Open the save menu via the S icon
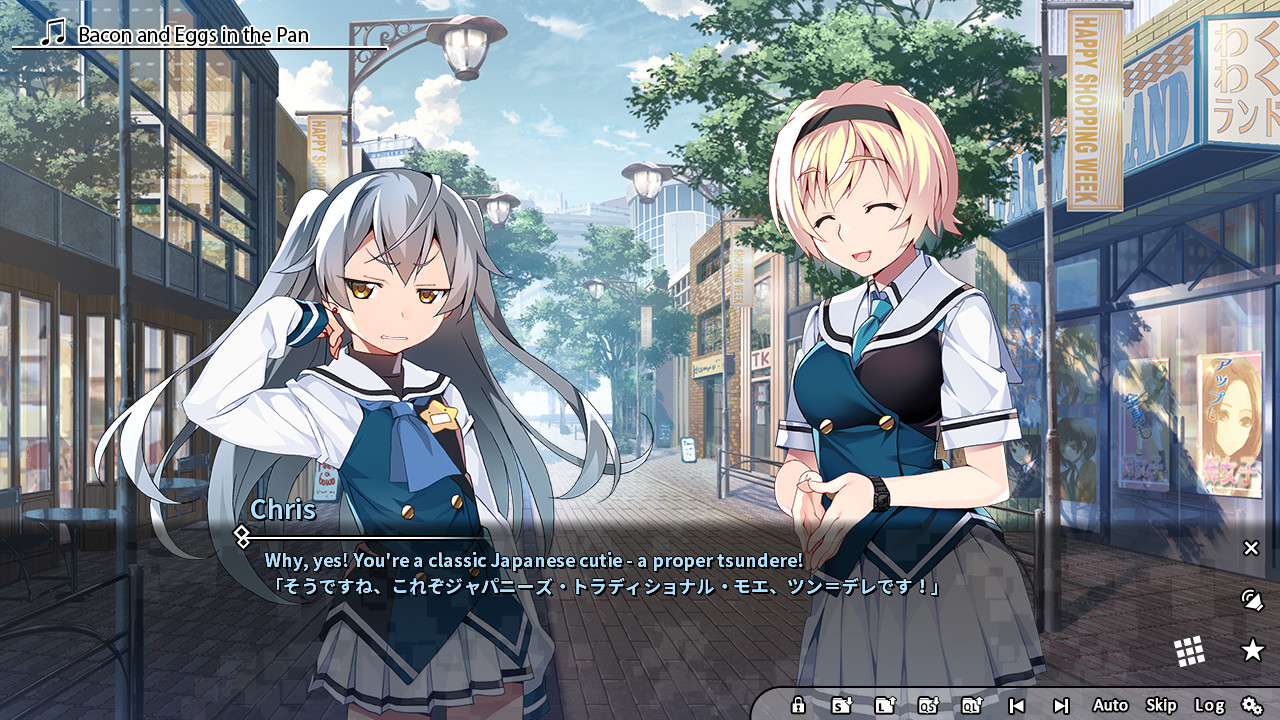 [x=839, y=706]
